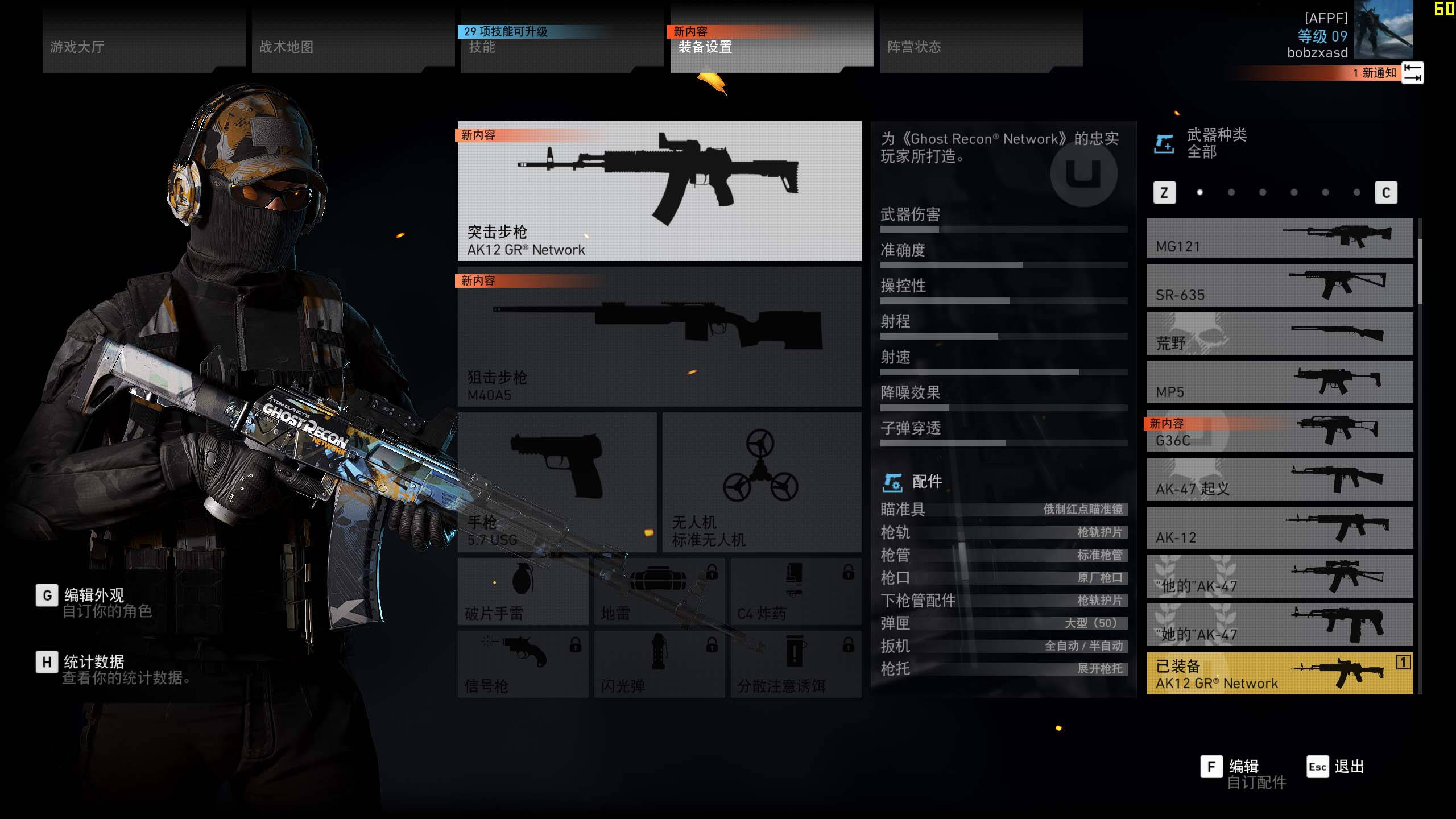Image resolution: width=1456 pixels, height=819 pixels.
Task: Open the 技能 skills tab
Action: point(562,41)
